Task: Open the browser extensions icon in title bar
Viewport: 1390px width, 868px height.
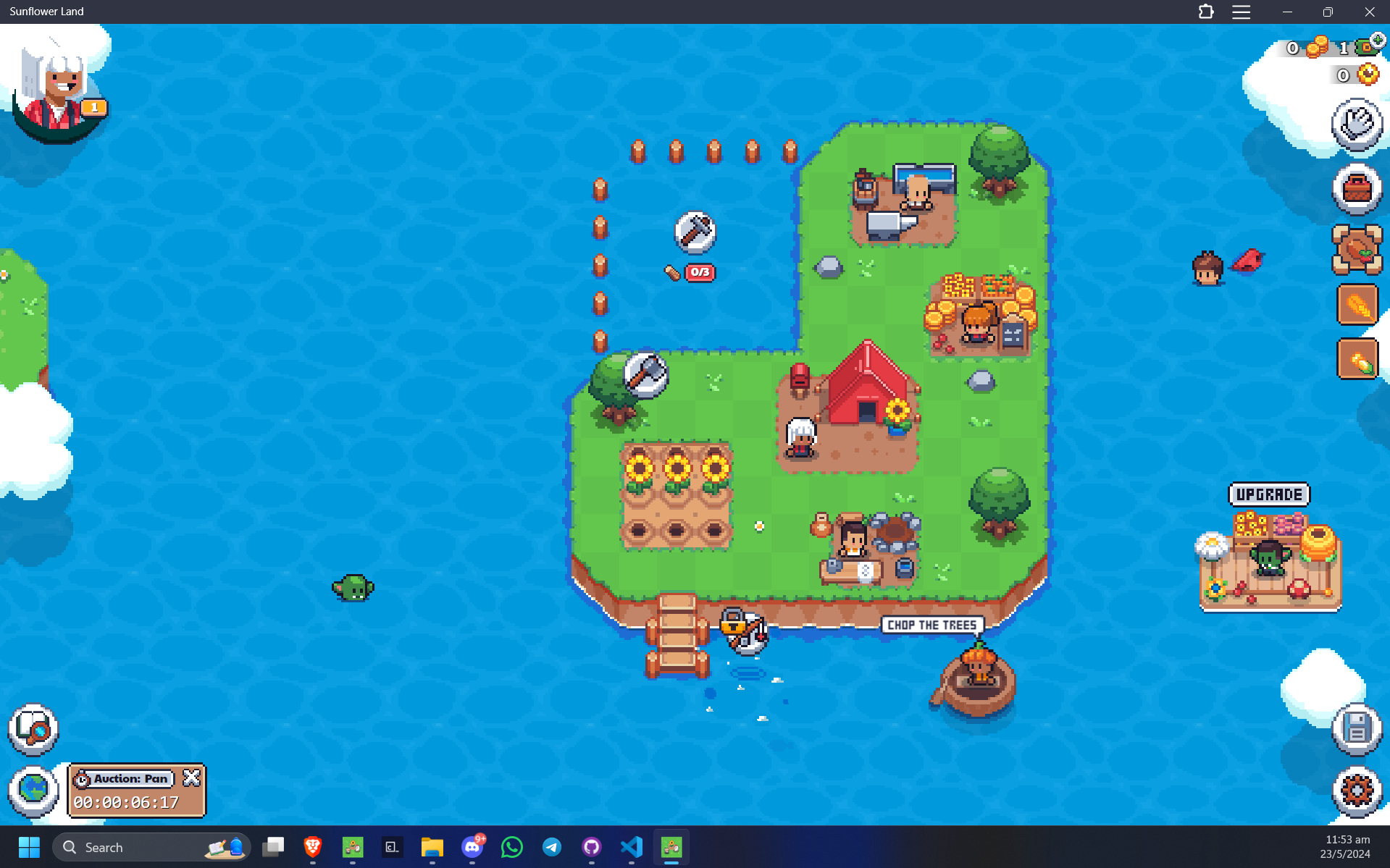Action: 1205,12
